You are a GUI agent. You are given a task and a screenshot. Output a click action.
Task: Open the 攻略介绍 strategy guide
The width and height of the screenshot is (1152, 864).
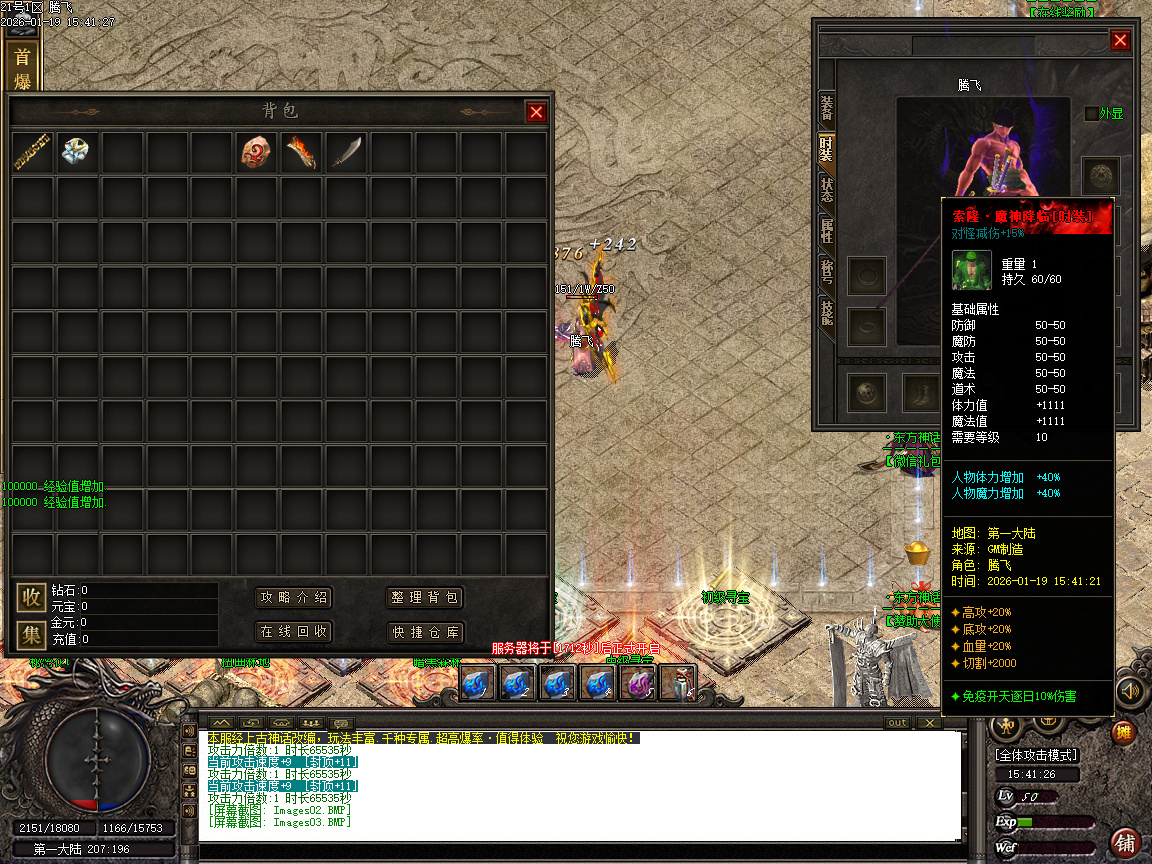(294, 598)
